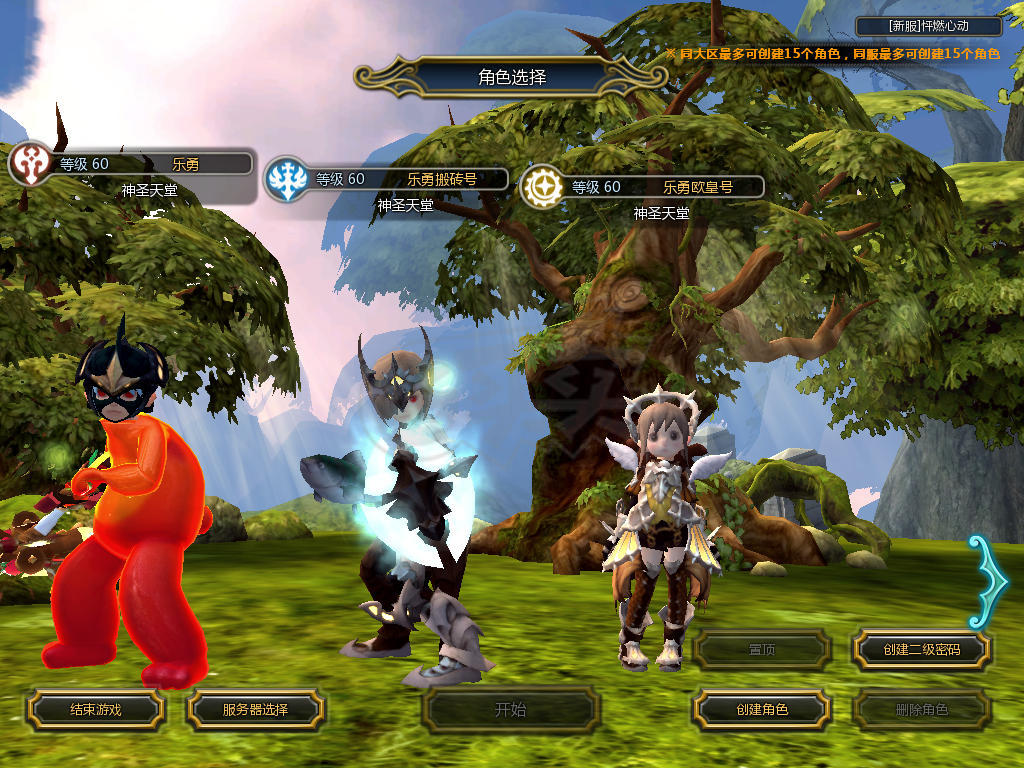Start the game with 开始 button
This screenshot has height=768, width=1024.
coord(510,710)
